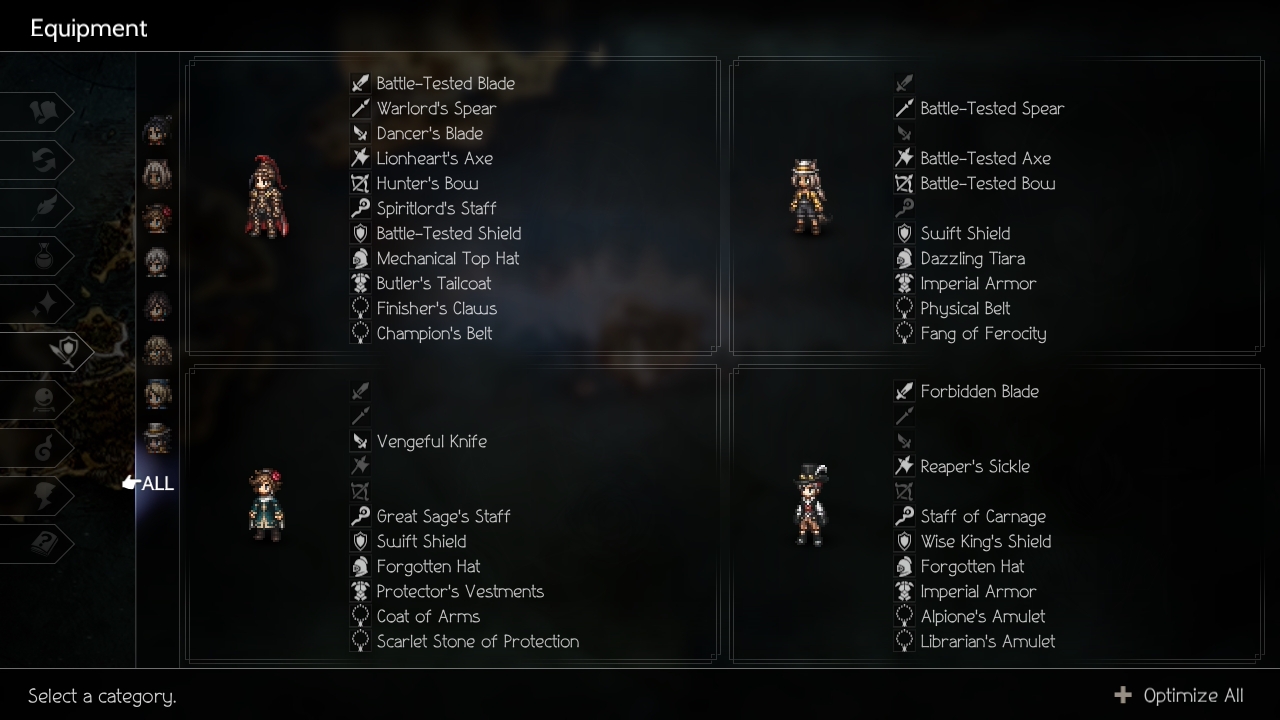Open the selected shield-icon Equipment category

(63, 351)
